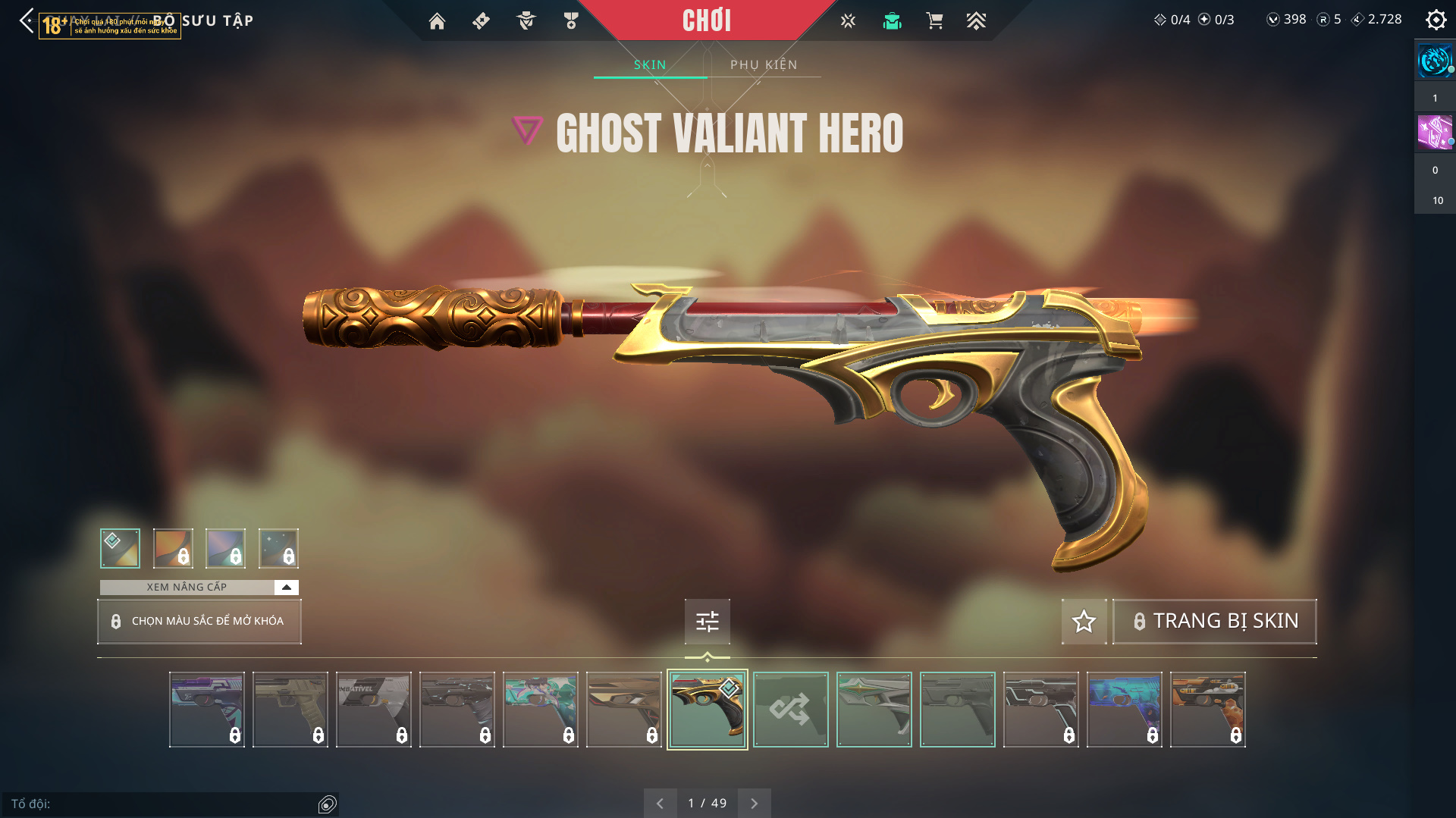Select the random shuffle skin tile
The width and height of the screenshot is (1456, 818).
coord(790,710)
